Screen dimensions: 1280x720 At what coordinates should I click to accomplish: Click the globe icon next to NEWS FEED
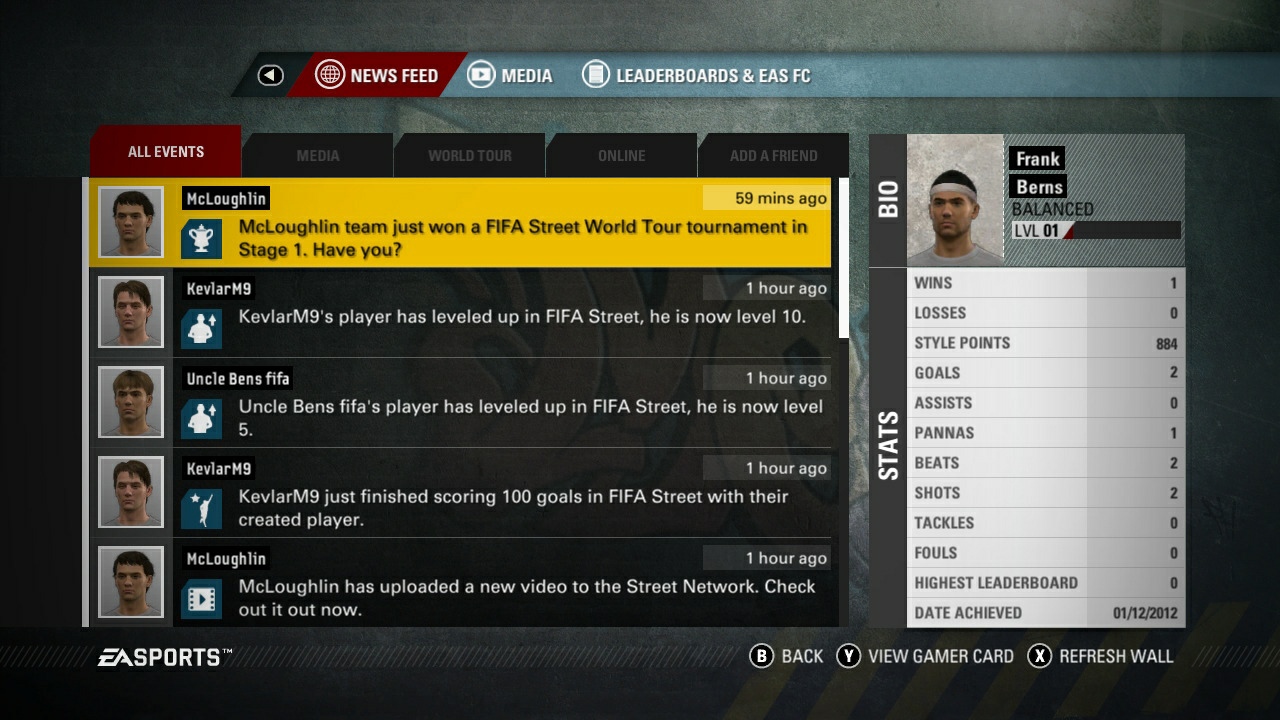click(330, 75)
